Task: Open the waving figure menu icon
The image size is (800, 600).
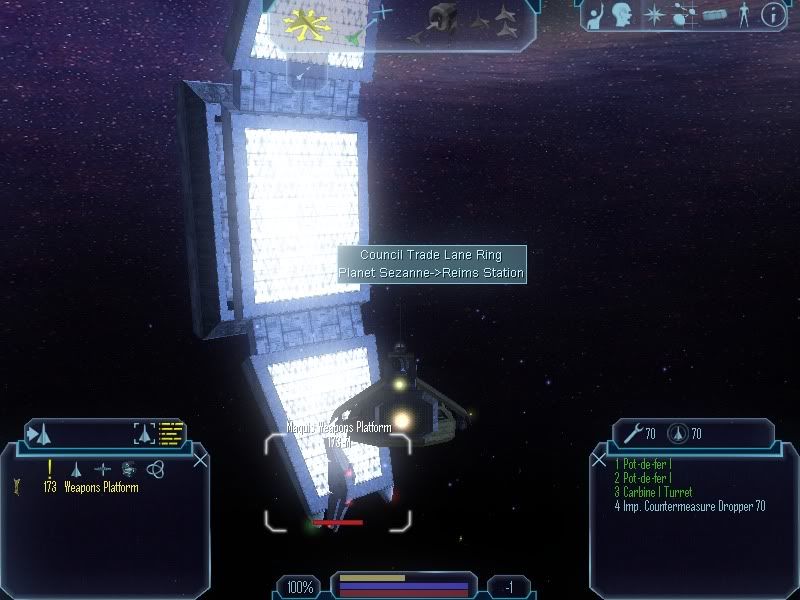Action: [x=595, y=15]
